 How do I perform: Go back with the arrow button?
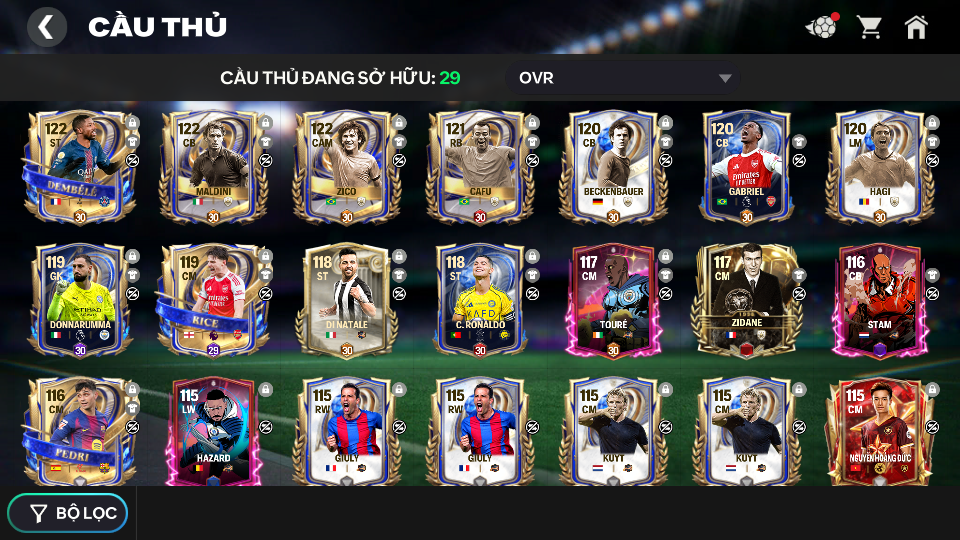click(46, 27)
